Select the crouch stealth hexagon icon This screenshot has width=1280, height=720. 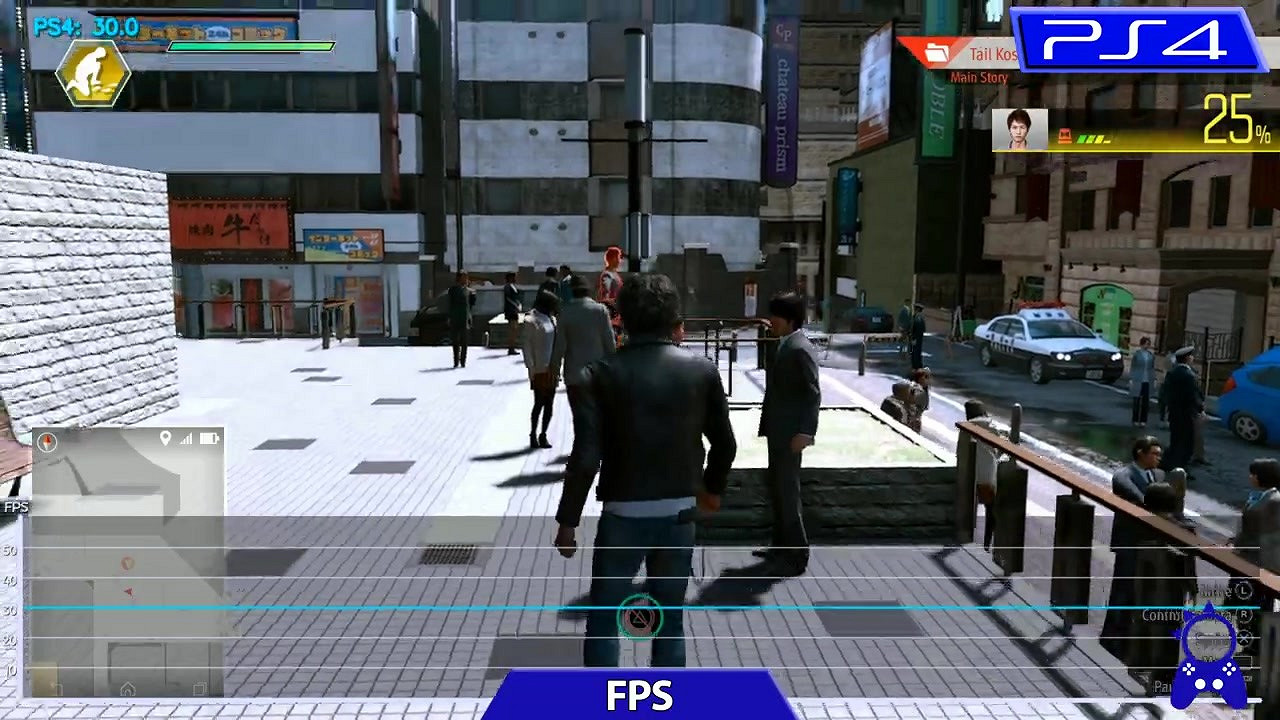(x=90, y=72)
